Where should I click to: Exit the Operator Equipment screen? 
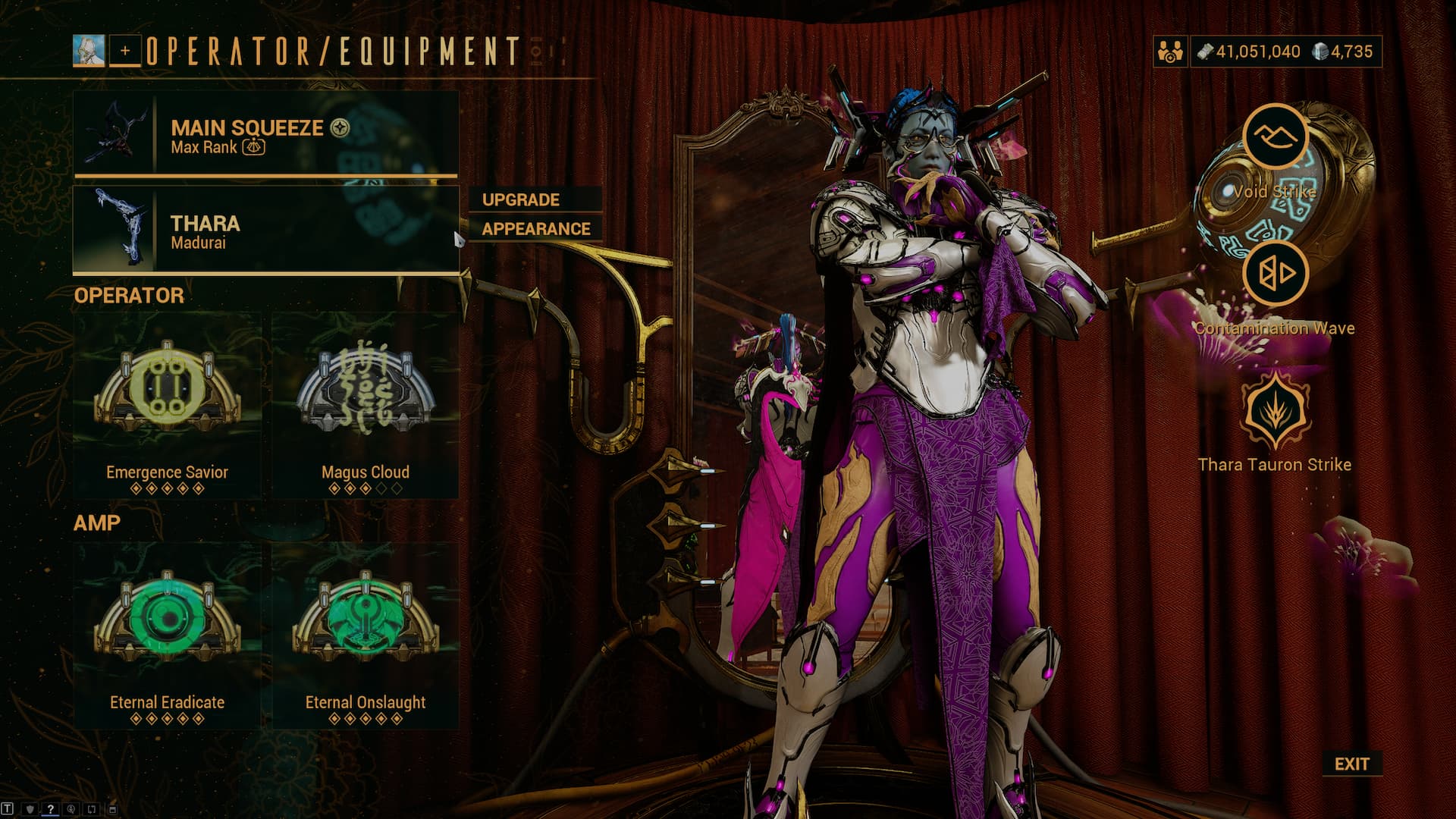(x=1351, y=764)
